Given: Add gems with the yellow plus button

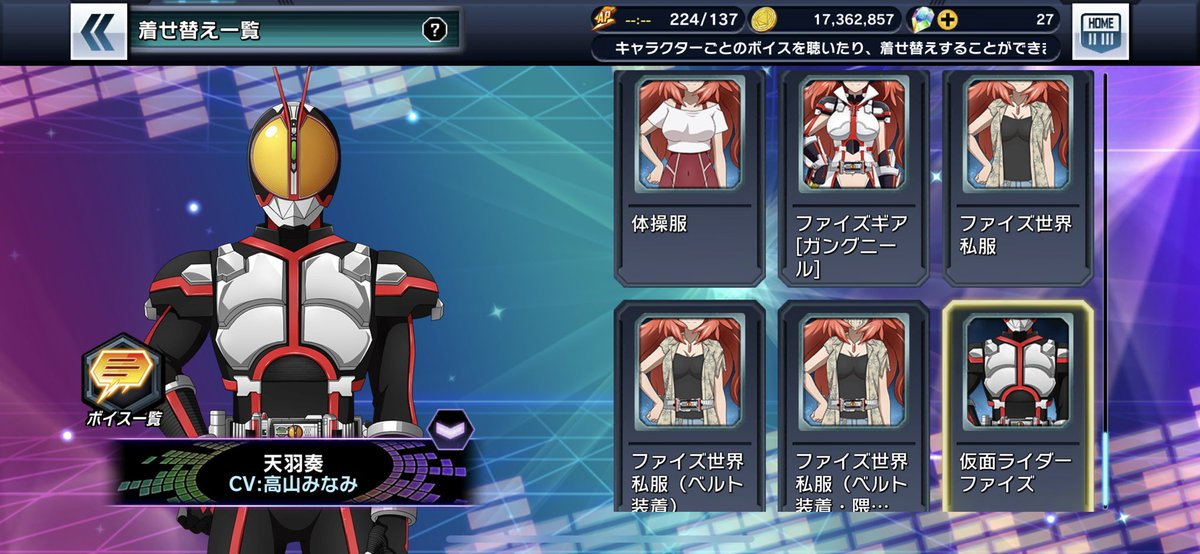Looking at the screenshot, I should (x=946, y=19).
